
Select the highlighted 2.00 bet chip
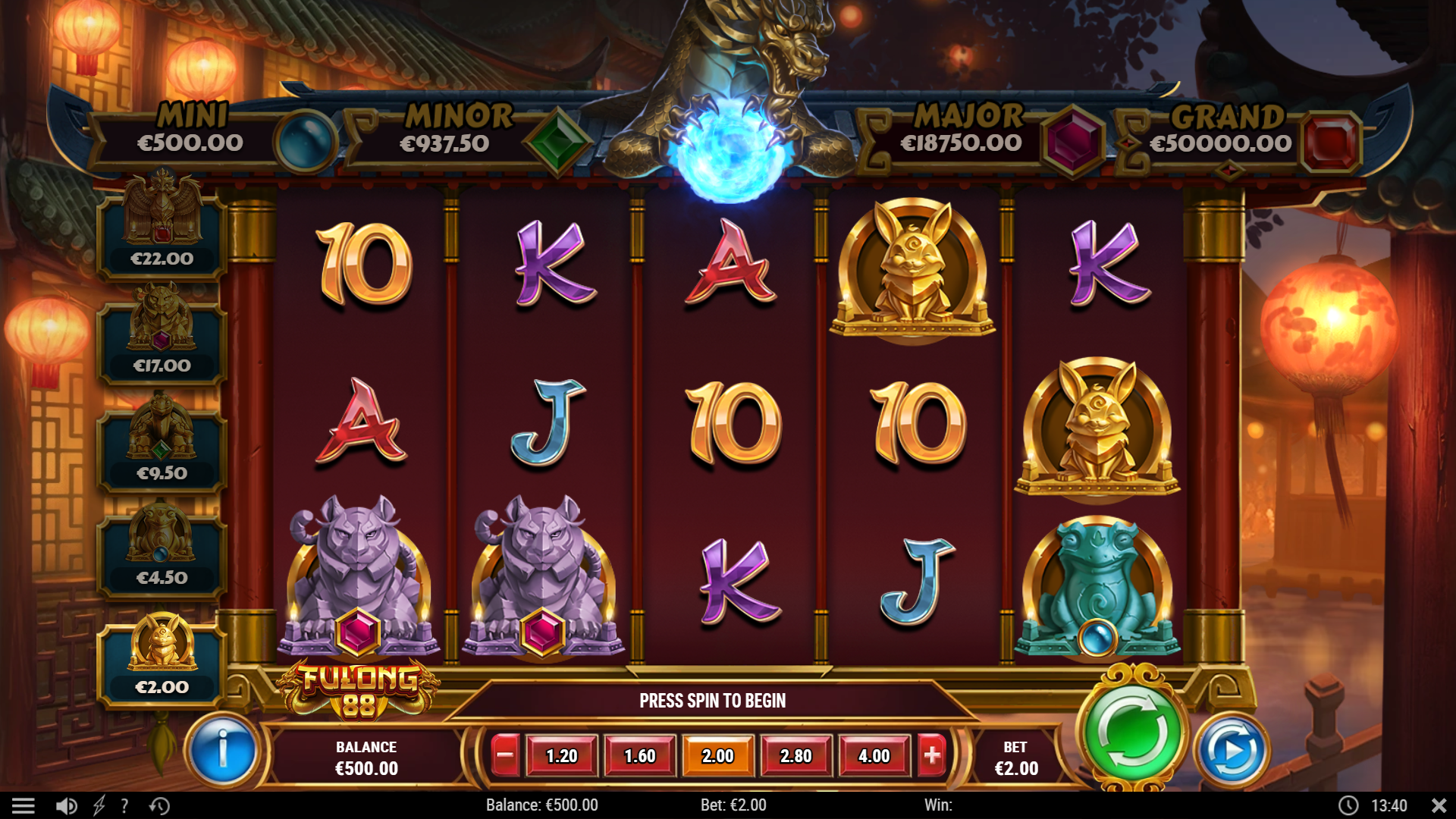[717, 755]
